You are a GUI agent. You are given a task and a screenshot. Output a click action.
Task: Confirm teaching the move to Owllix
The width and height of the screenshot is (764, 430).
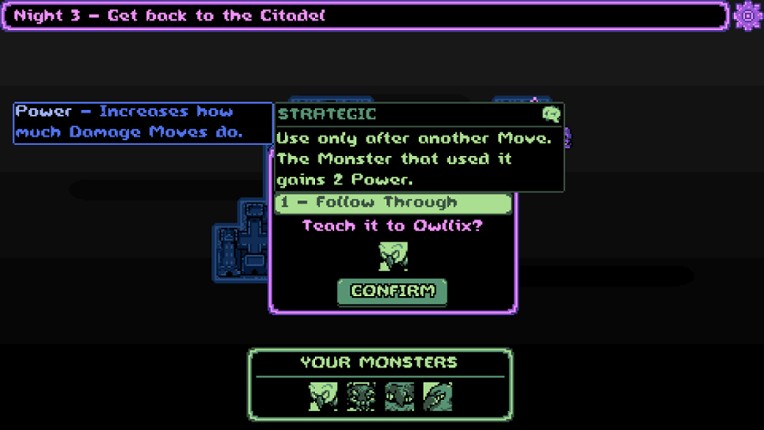click(392, 291)
